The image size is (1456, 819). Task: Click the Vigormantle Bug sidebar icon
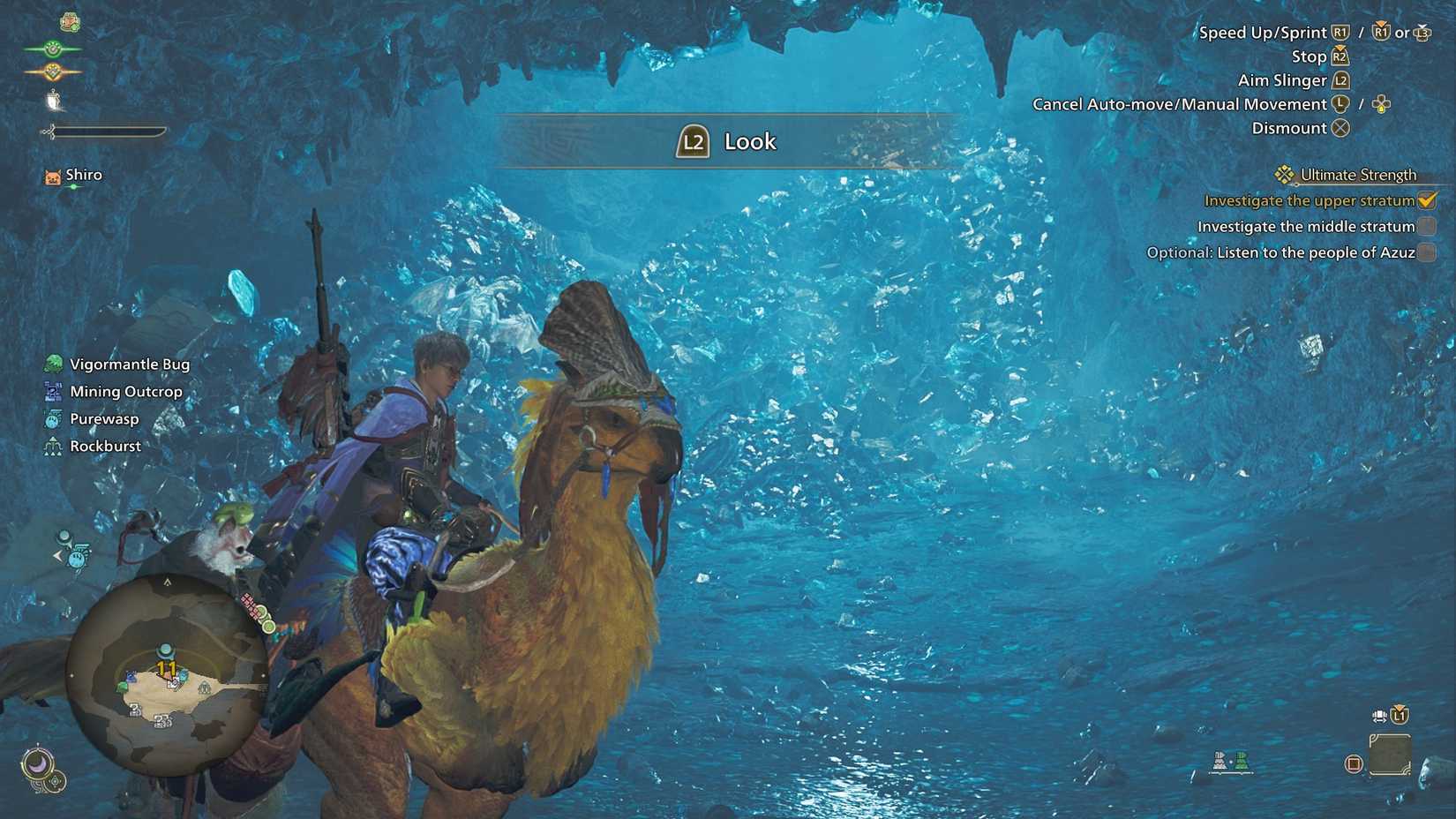(53, 363)
